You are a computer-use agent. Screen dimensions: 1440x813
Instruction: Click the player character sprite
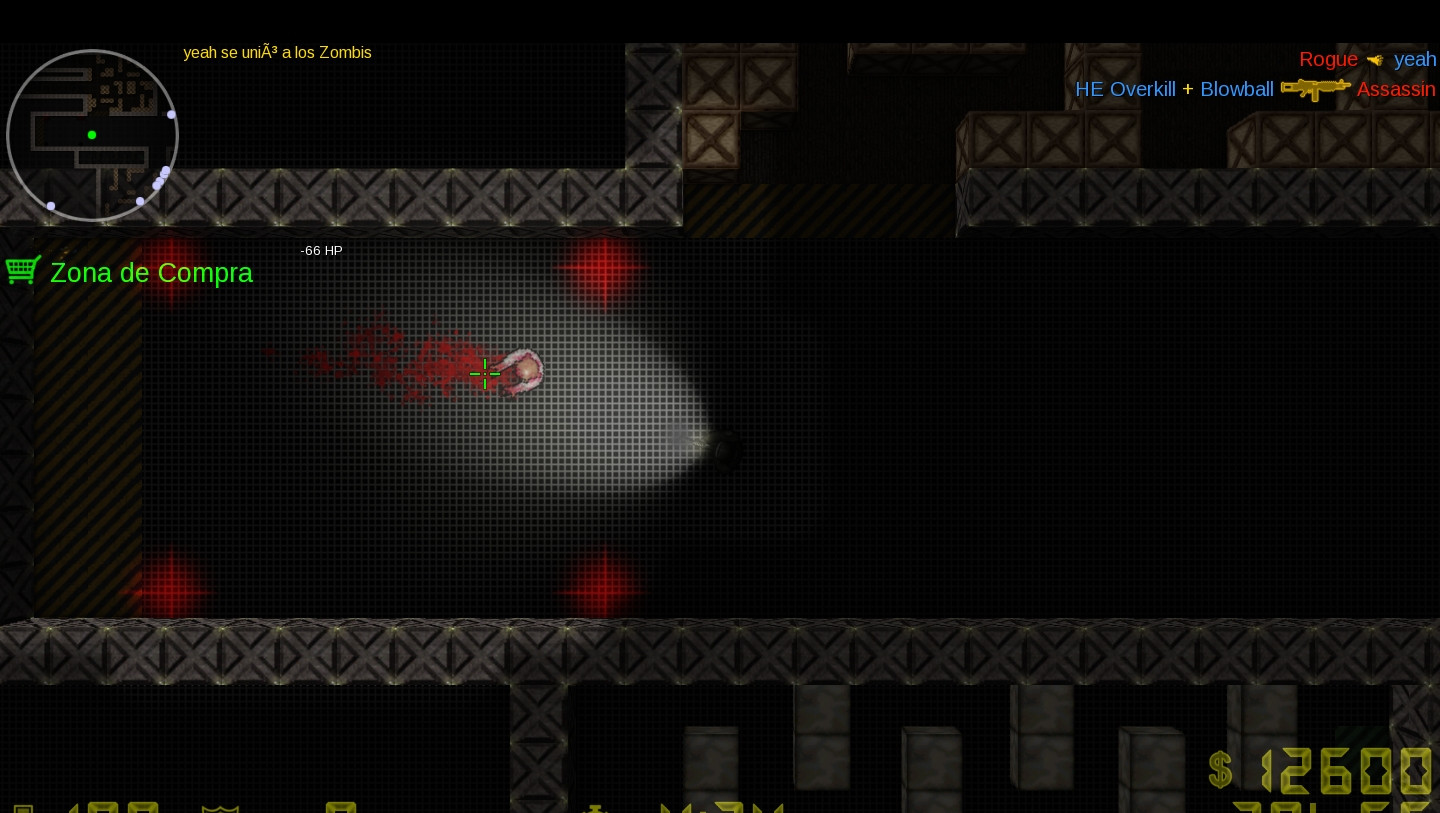tap(520, 372)
